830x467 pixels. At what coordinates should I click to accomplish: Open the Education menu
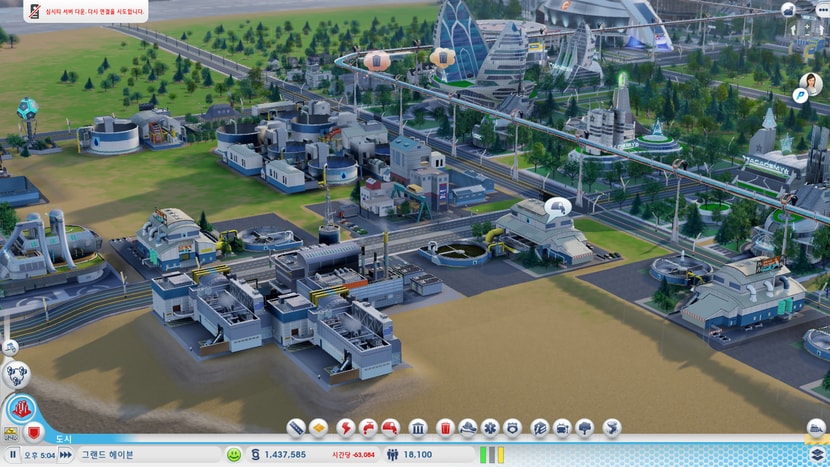pos(540,428)
